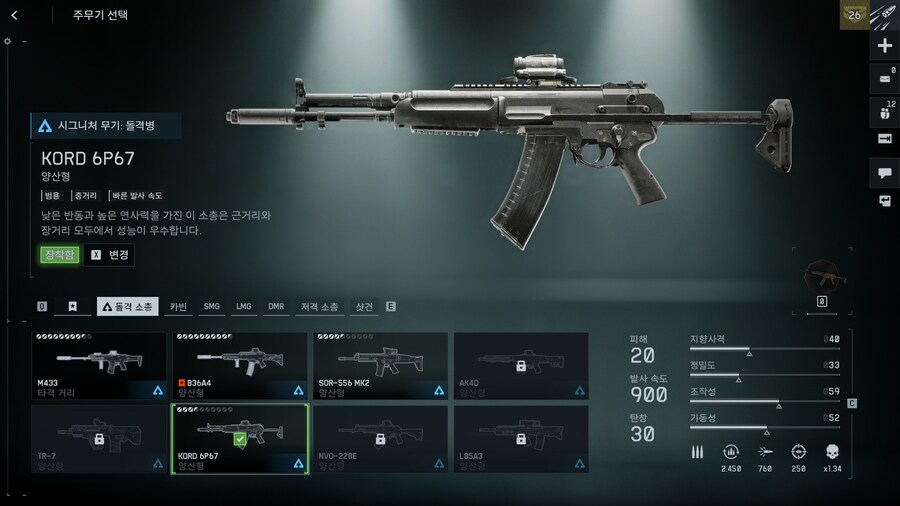Select the equipped KORD 6P67 tile
This screenshot has height=506, width=900.
240,439
